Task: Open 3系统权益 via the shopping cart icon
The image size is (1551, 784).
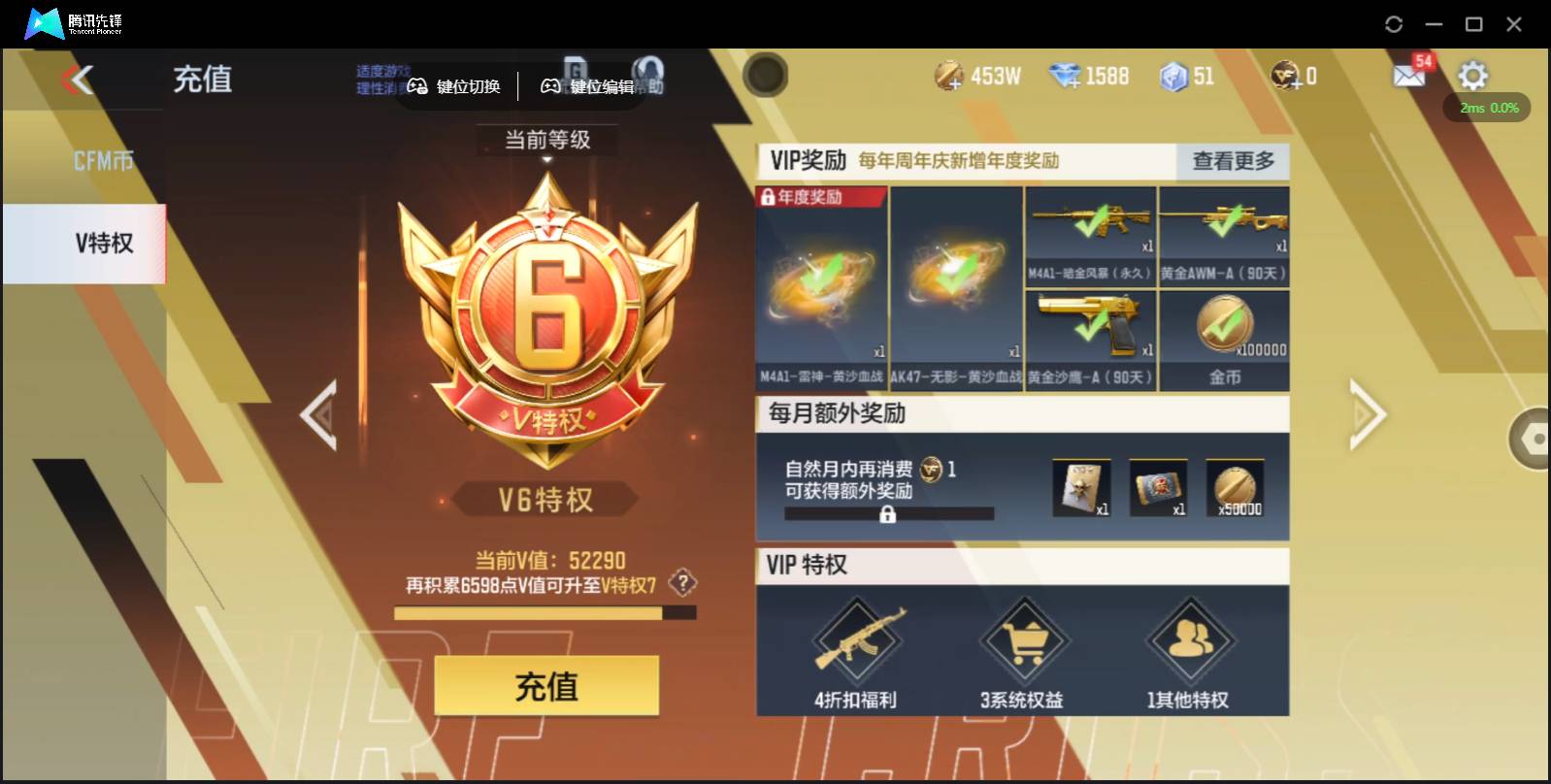Action: click(x=1026, y=640)
